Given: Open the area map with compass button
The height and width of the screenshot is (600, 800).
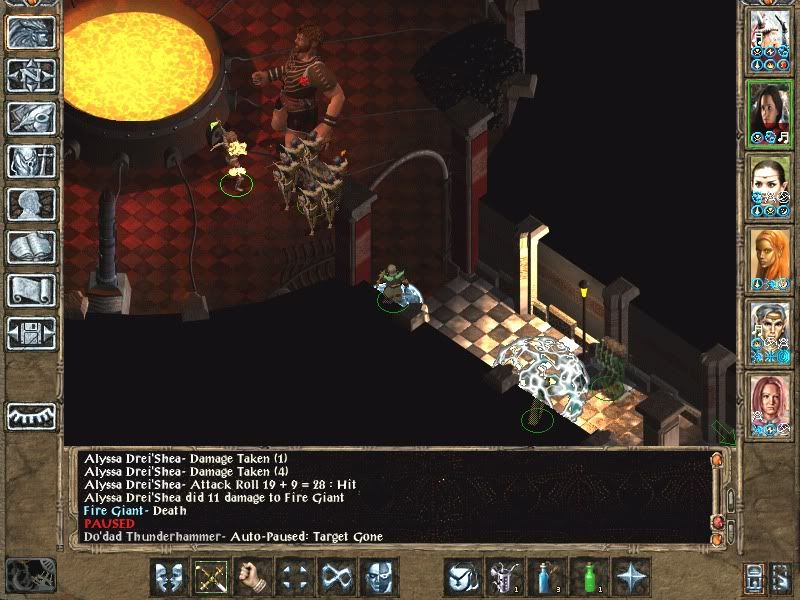Looking at the screenshot, I should tap(31, 75).
